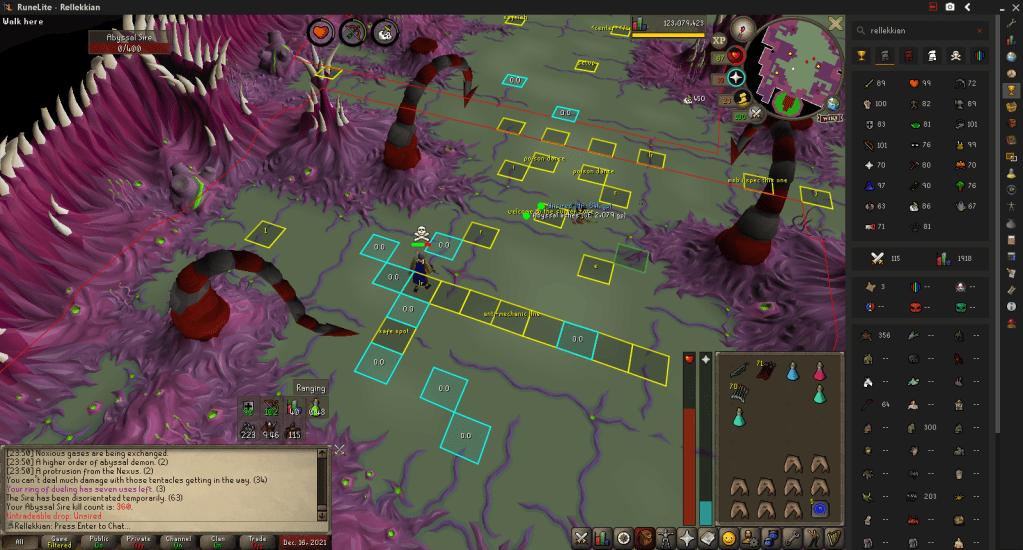The image size is (1023, 550).
Task: Switch to the Prayer tab
Action: pos(688,538)
